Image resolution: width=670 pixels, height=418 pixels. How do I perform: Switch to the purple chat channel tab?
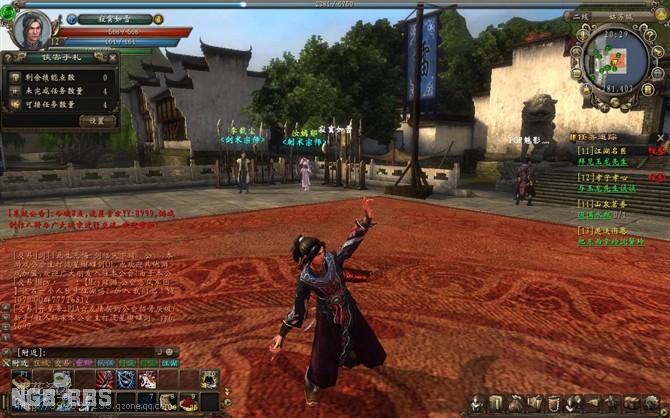pos(82,365)
